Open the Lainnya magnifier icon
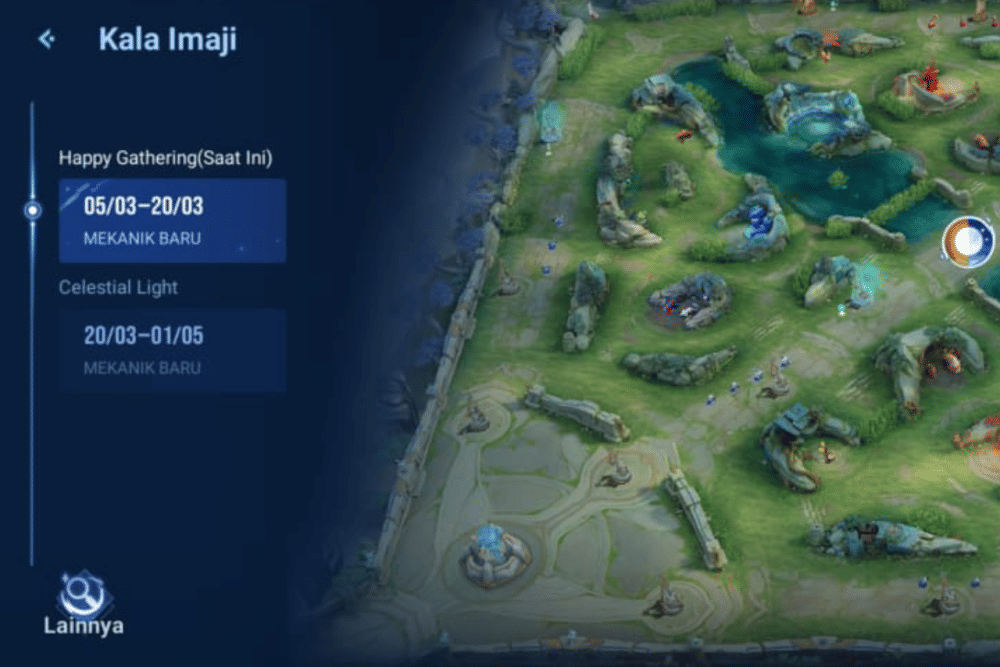1000x667 pixels. pos(83,597)
